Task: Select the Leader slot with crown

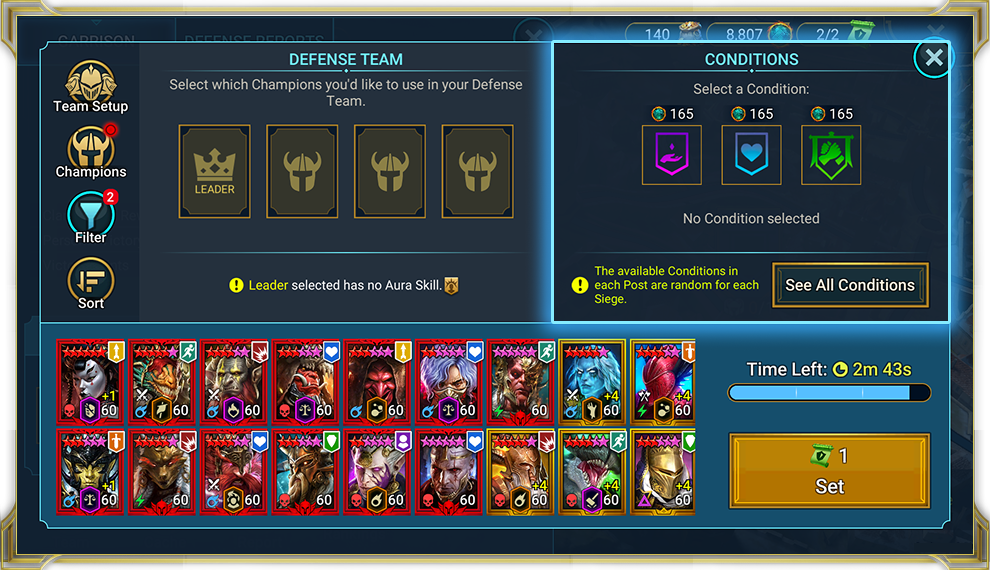Action: click(x=214, y=171)
